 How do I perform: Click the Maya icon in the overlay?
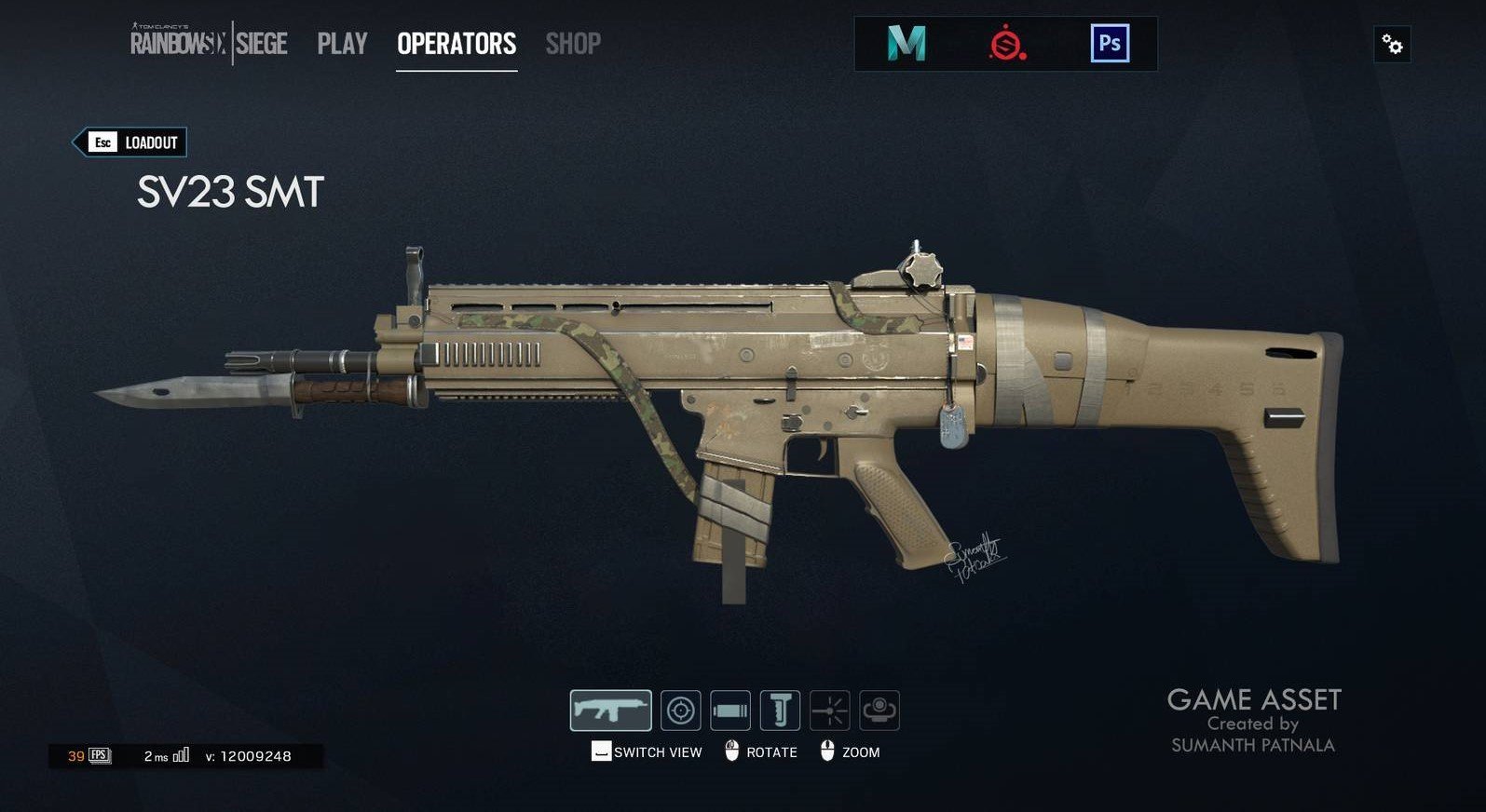906,44
